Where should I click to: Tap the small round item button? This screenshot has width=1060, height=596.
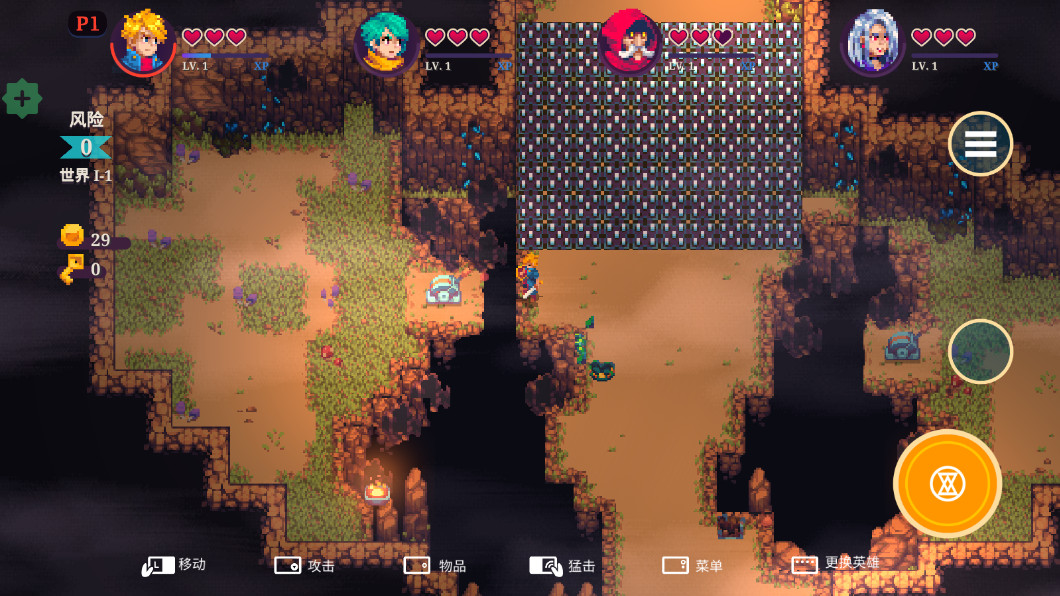tap(980, 351)
